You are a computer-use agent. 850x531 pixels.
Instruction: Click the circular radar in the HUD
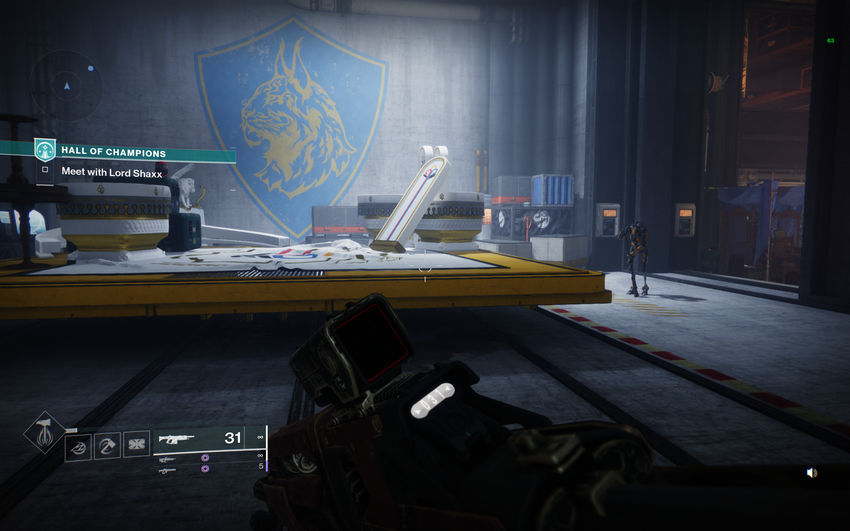point(67,86)
